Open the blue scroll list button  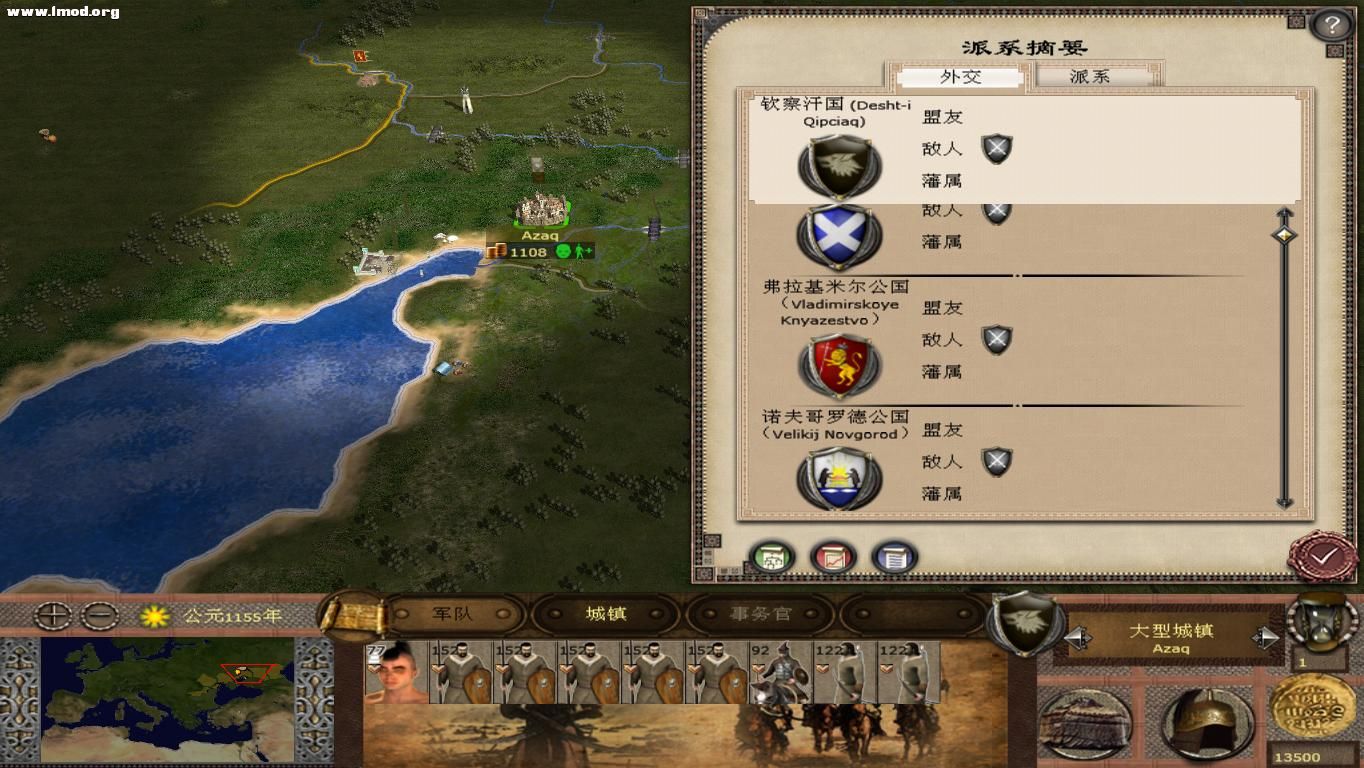click(x=894, y=557)
